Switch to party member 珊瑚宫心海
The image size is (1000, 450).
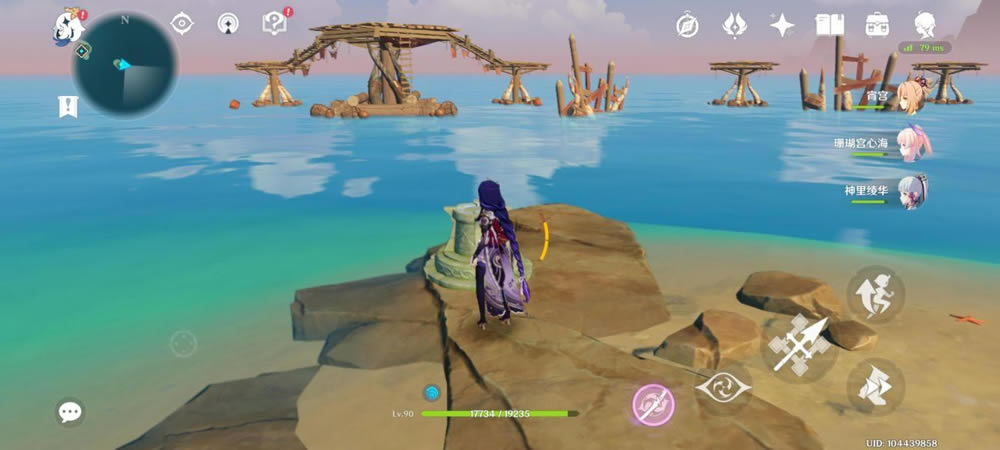[910, 143]
